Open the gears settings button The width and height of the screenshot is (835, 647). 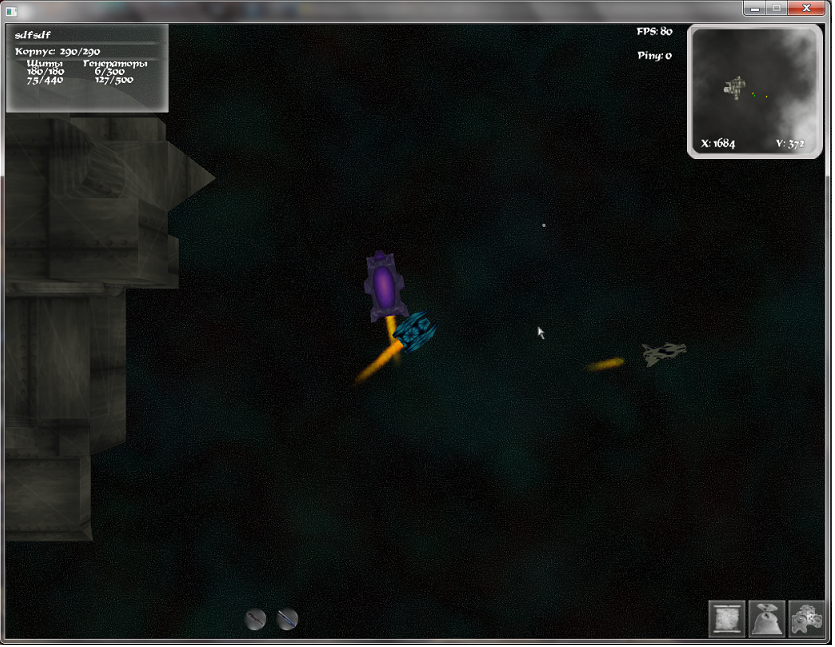806,618
